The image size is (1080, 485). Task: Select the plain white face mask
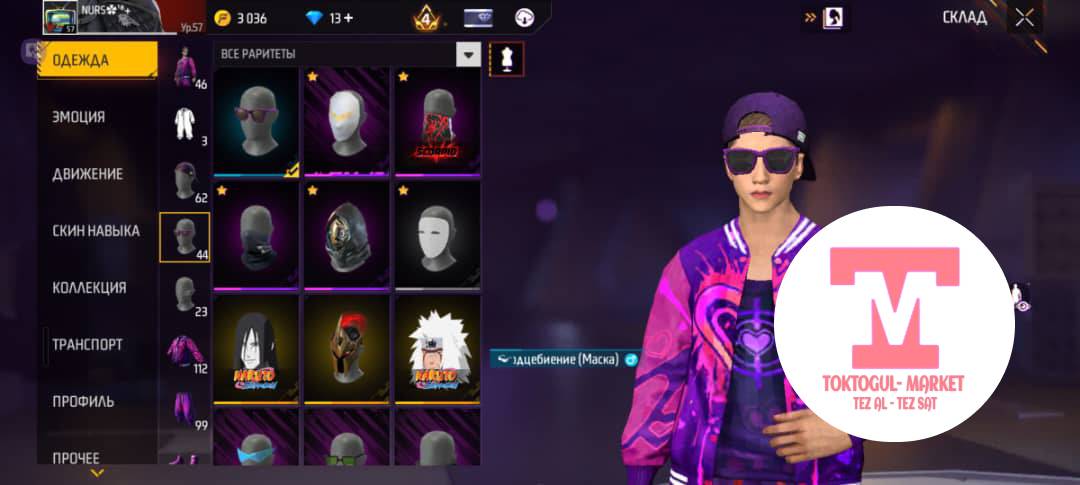pyautogui.click(x=436, y=236)
